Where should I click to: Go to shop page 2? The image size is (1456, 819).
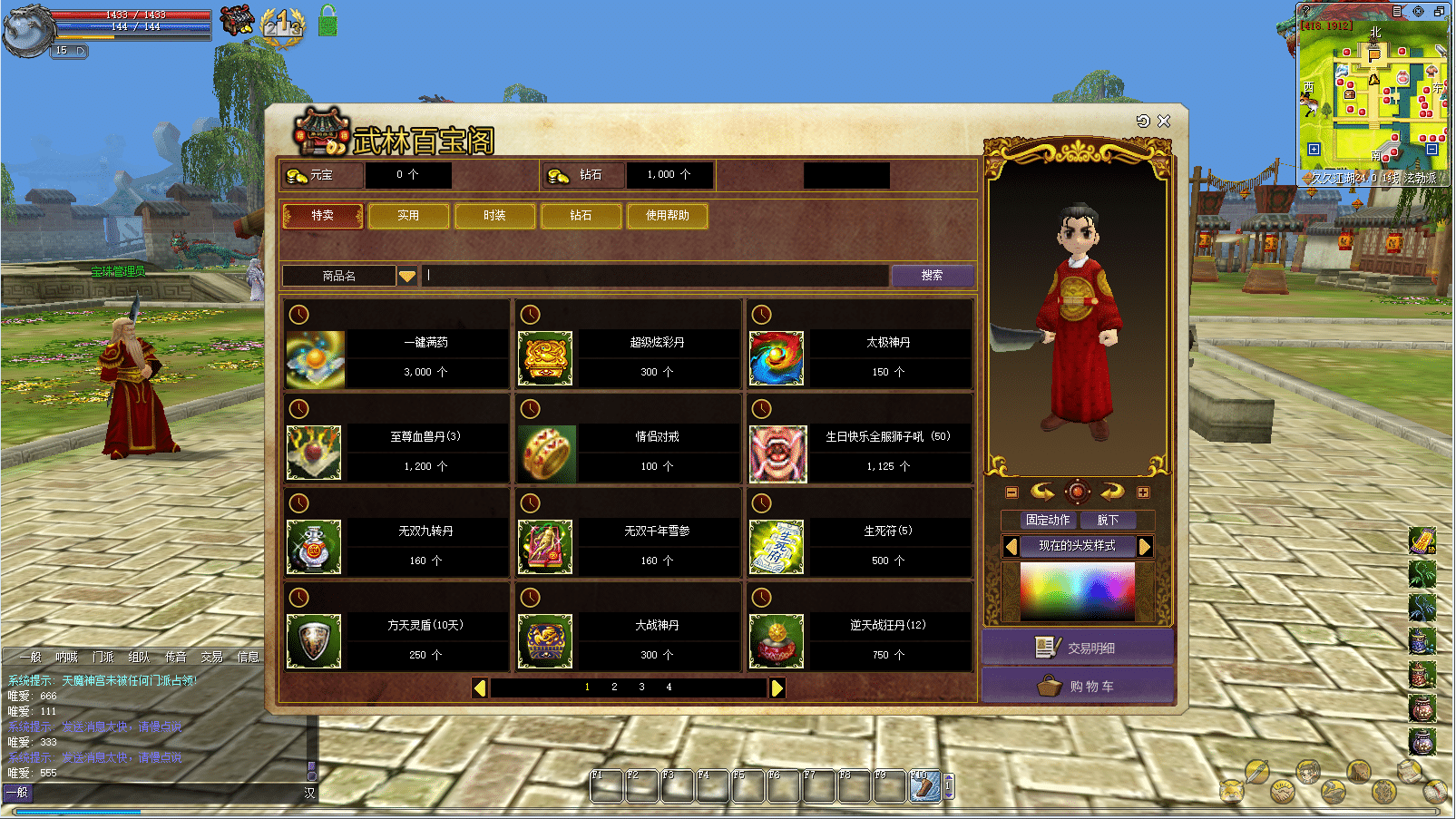click(x=614, y=687)
